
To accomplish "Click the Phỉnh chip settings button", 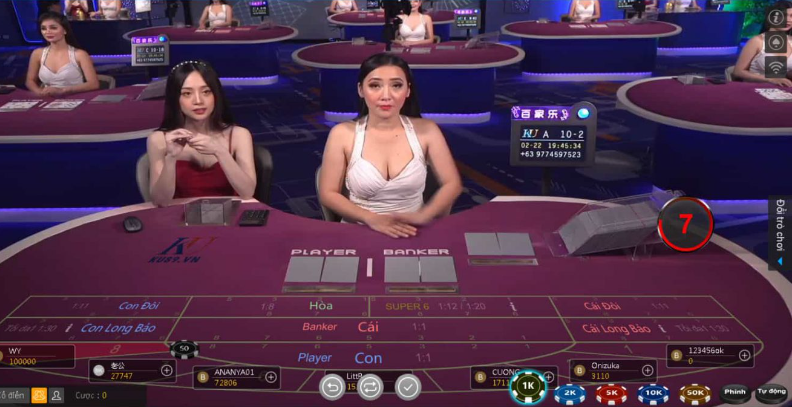I will (x=735, y=392).
